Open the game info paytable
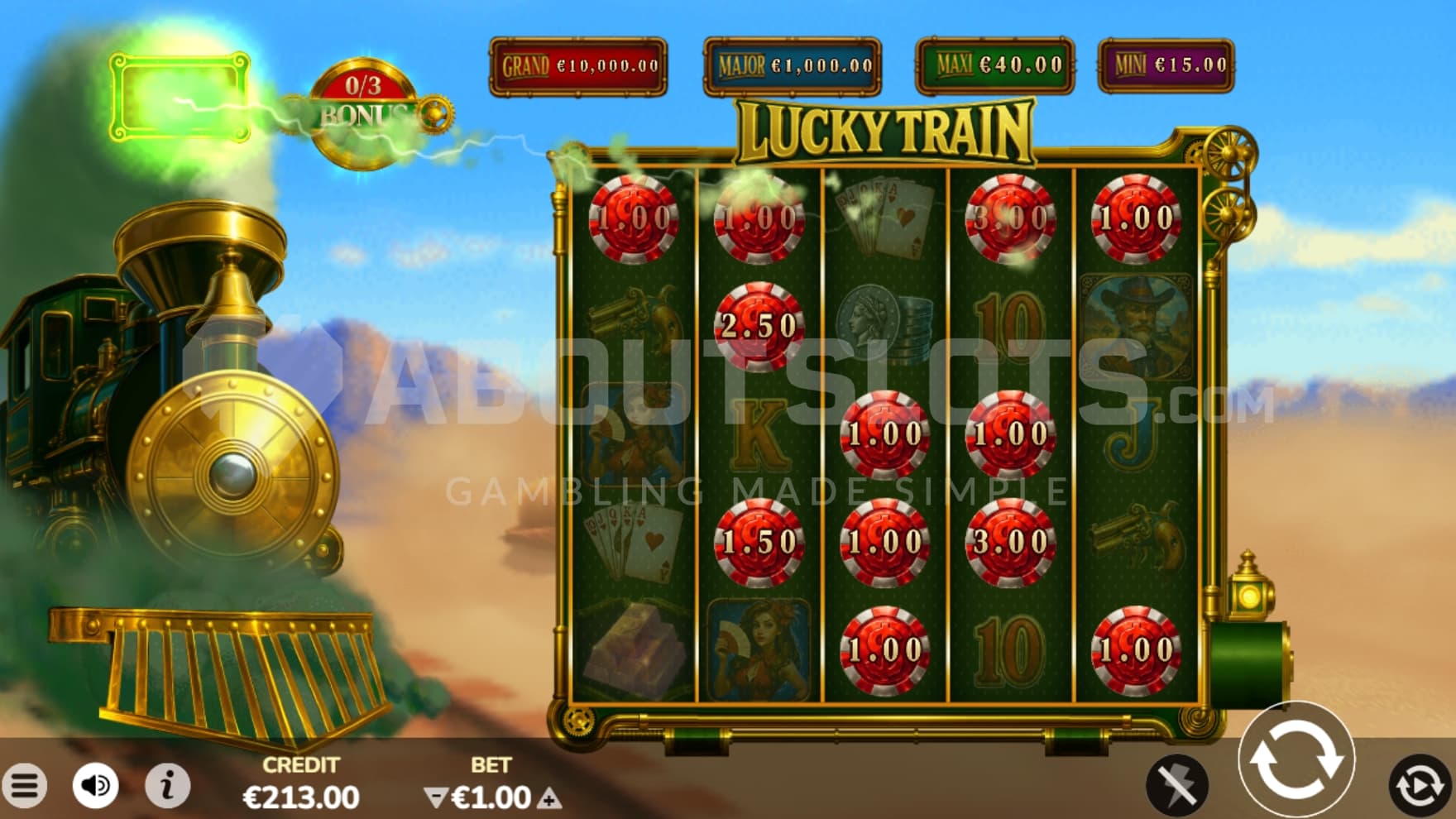Screen dimensions: 1456x819 pos(167,785)
